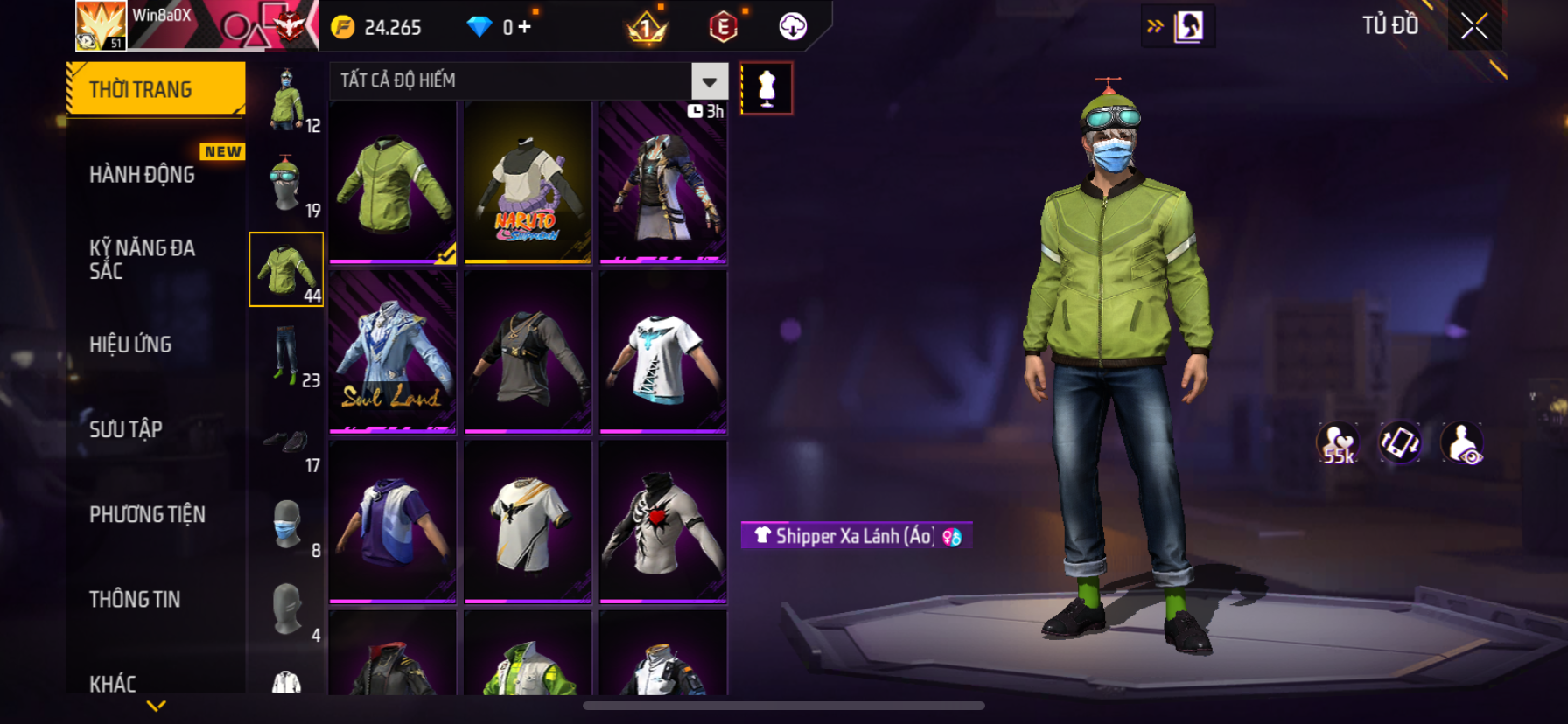
Task: Show the Thông Tin section
Action: coord(135,599)
